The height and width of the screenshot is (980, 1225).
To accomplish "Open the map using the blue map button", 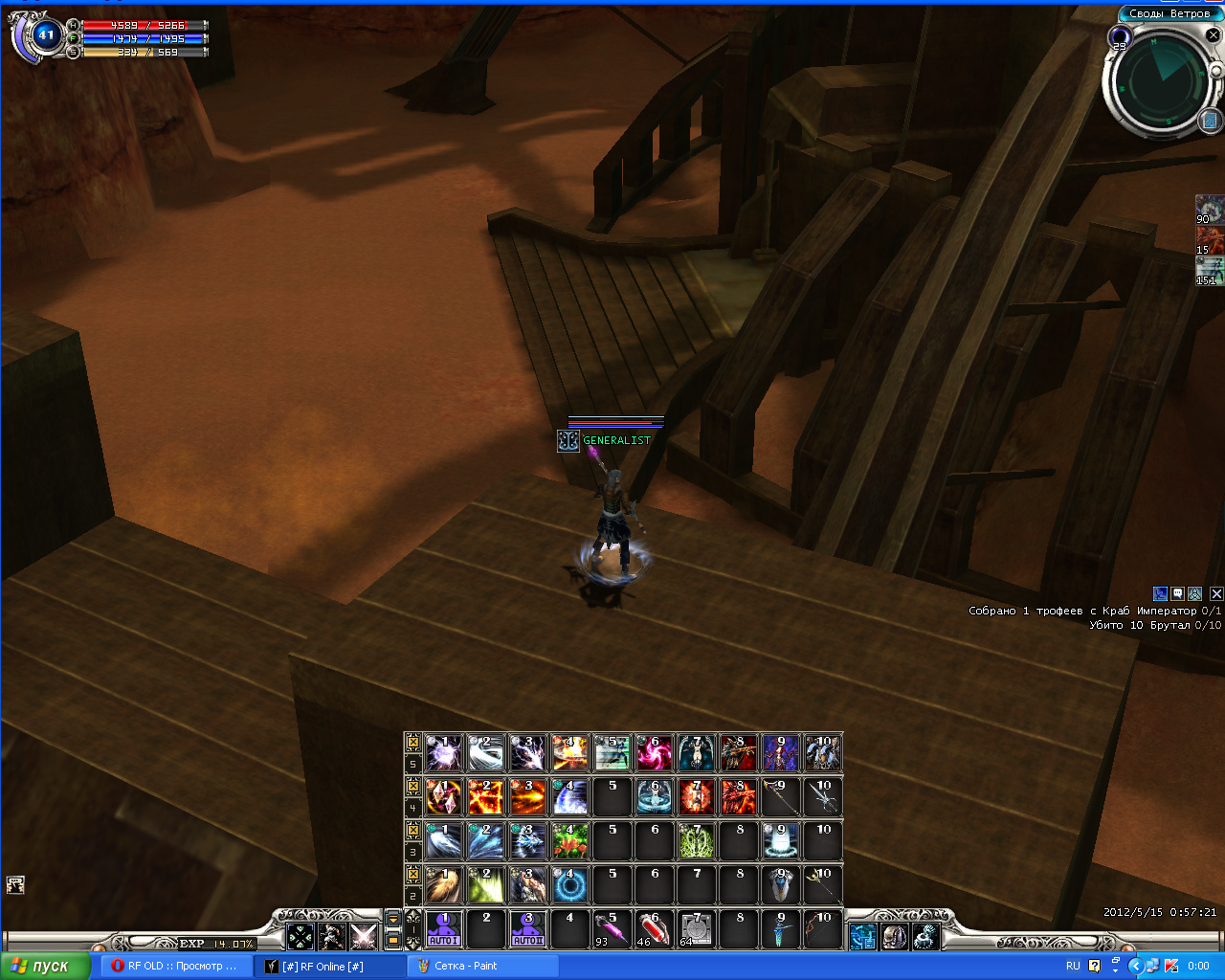I will click(x=1209, y=121).
